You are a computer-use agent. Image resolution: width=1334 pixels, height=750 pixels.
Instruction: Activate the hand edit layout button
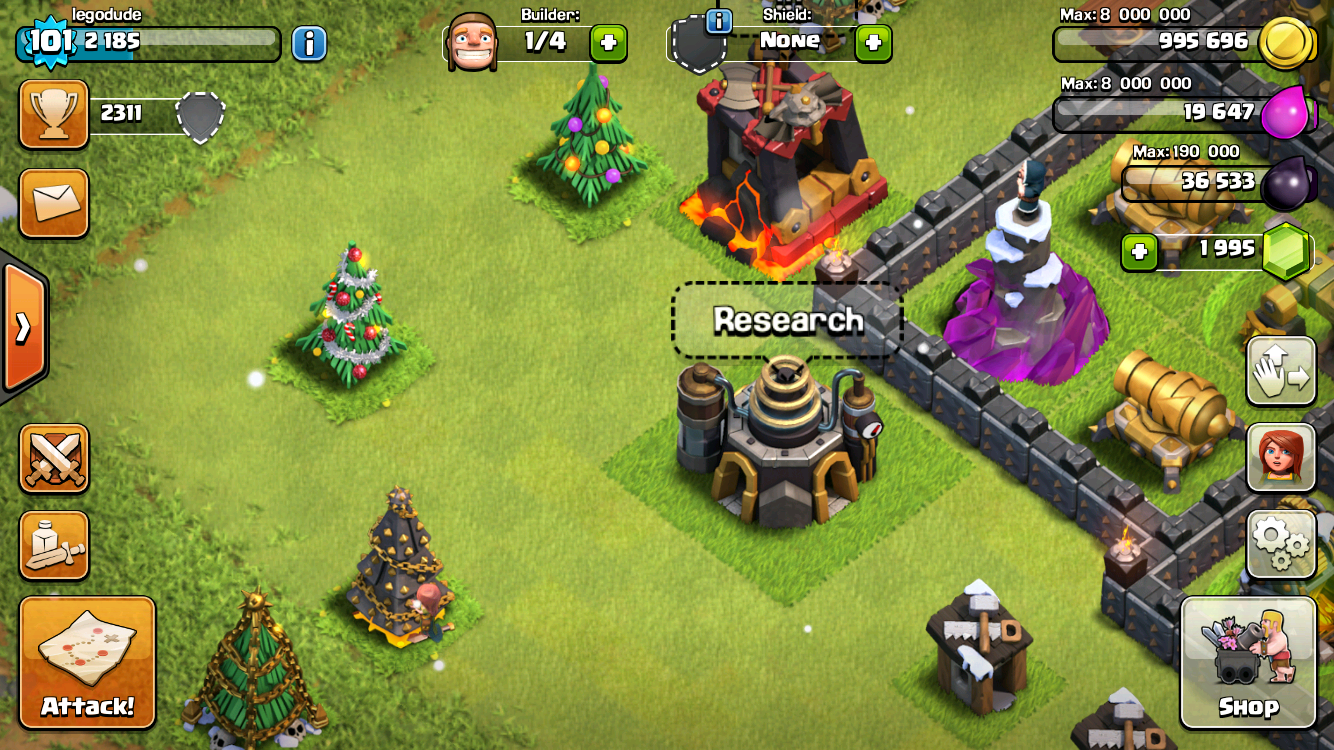coord(1281,370)
